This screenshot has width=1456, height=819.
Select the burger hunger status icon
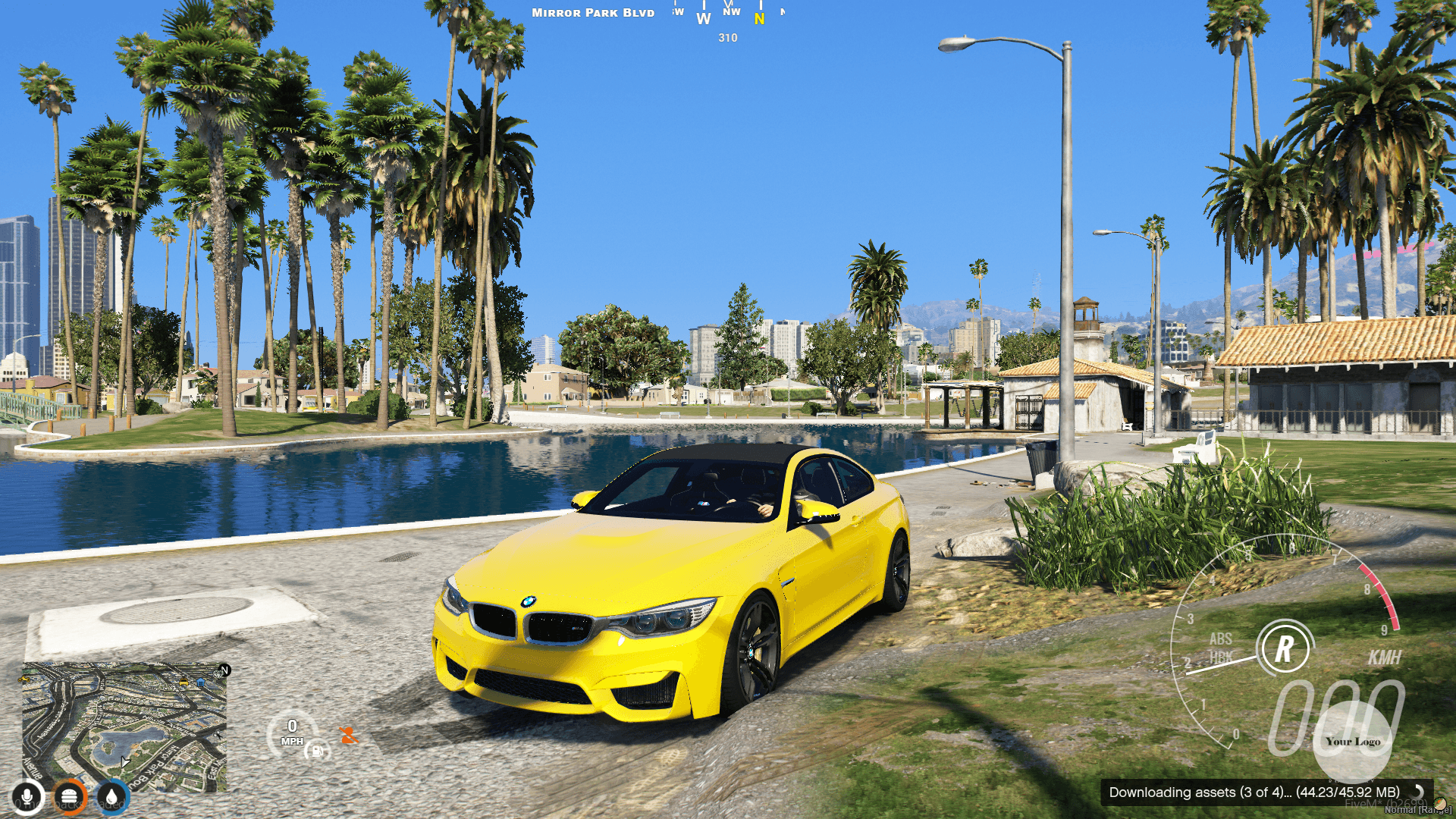pyautogui.click(x=69, y=797)
